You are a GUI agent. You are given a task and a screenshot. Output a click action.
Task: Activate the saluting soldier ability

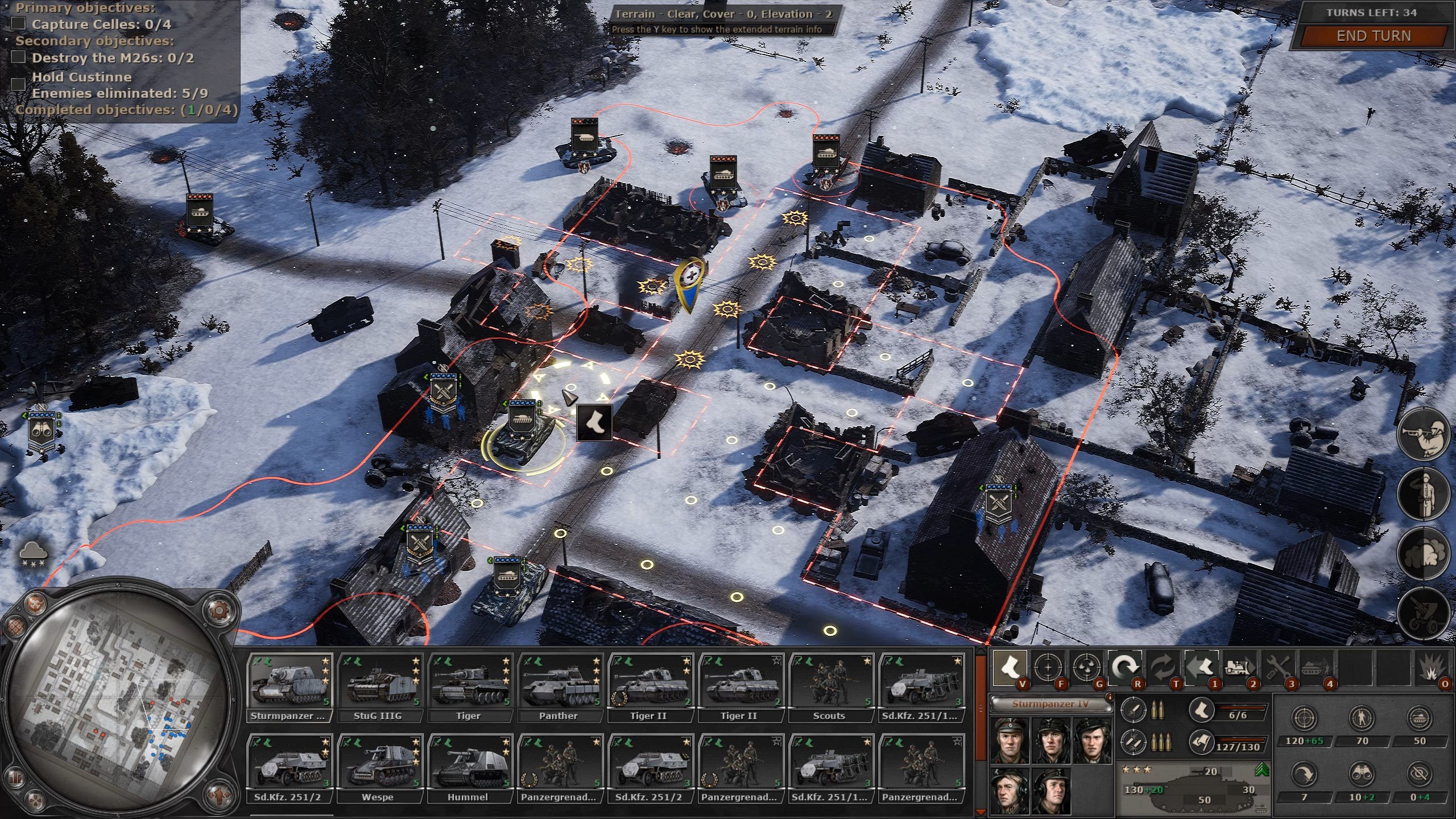pyautogui.click(x=1424, y=494)
